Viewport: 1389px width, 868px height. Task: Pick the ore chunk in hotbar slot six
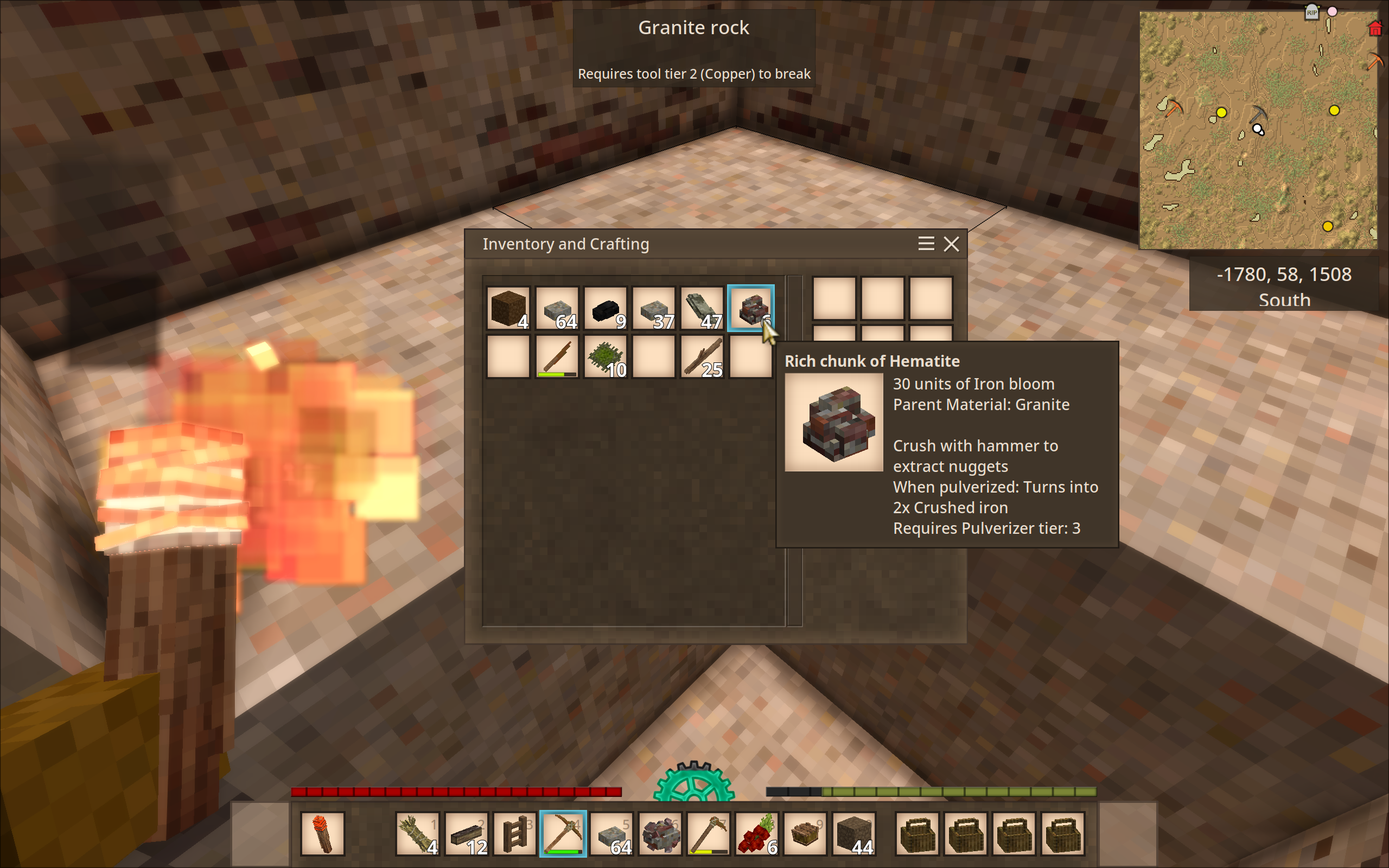coord(660,834)
